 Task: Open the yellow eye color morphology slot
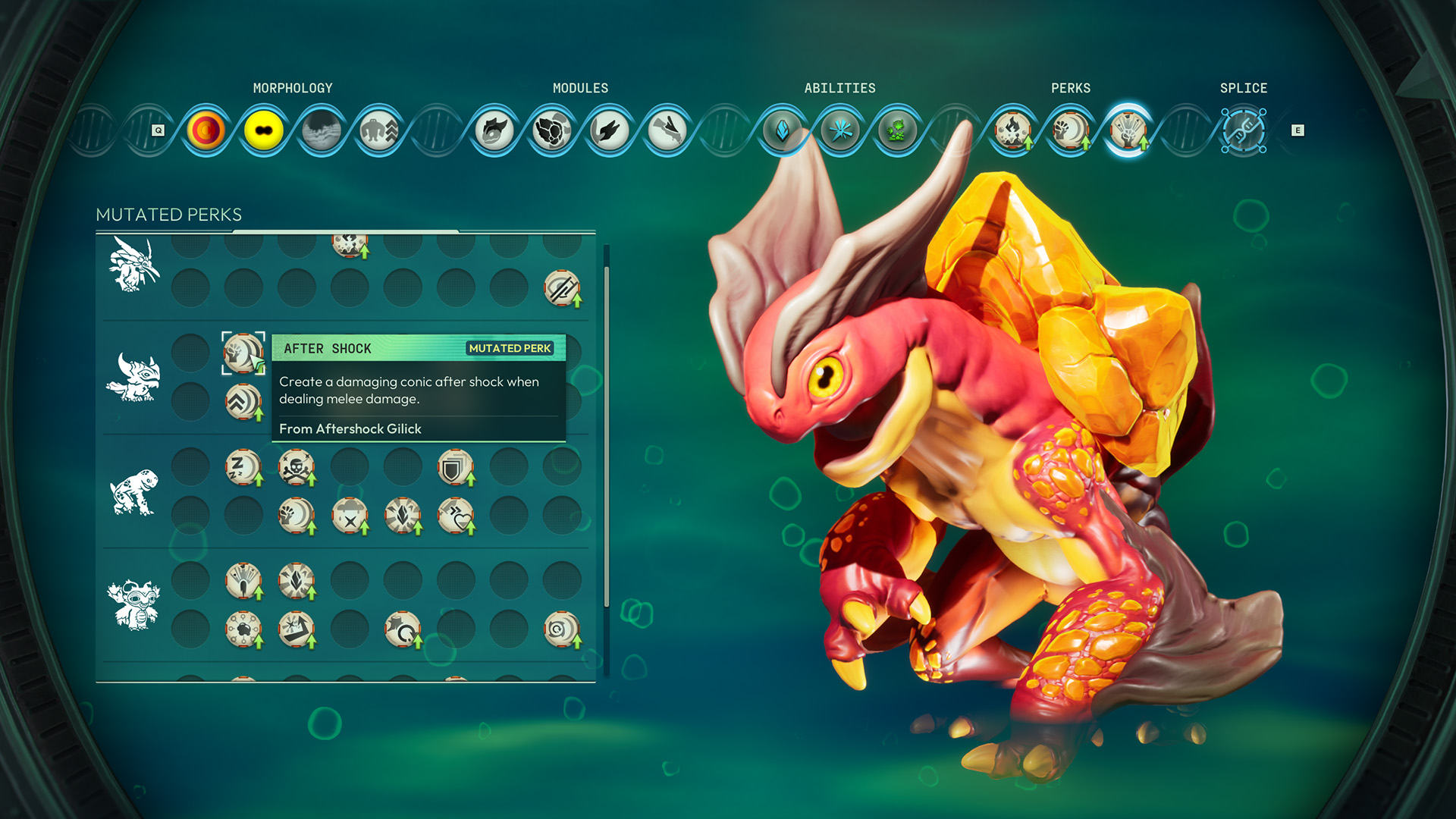(x=263, y=130)
